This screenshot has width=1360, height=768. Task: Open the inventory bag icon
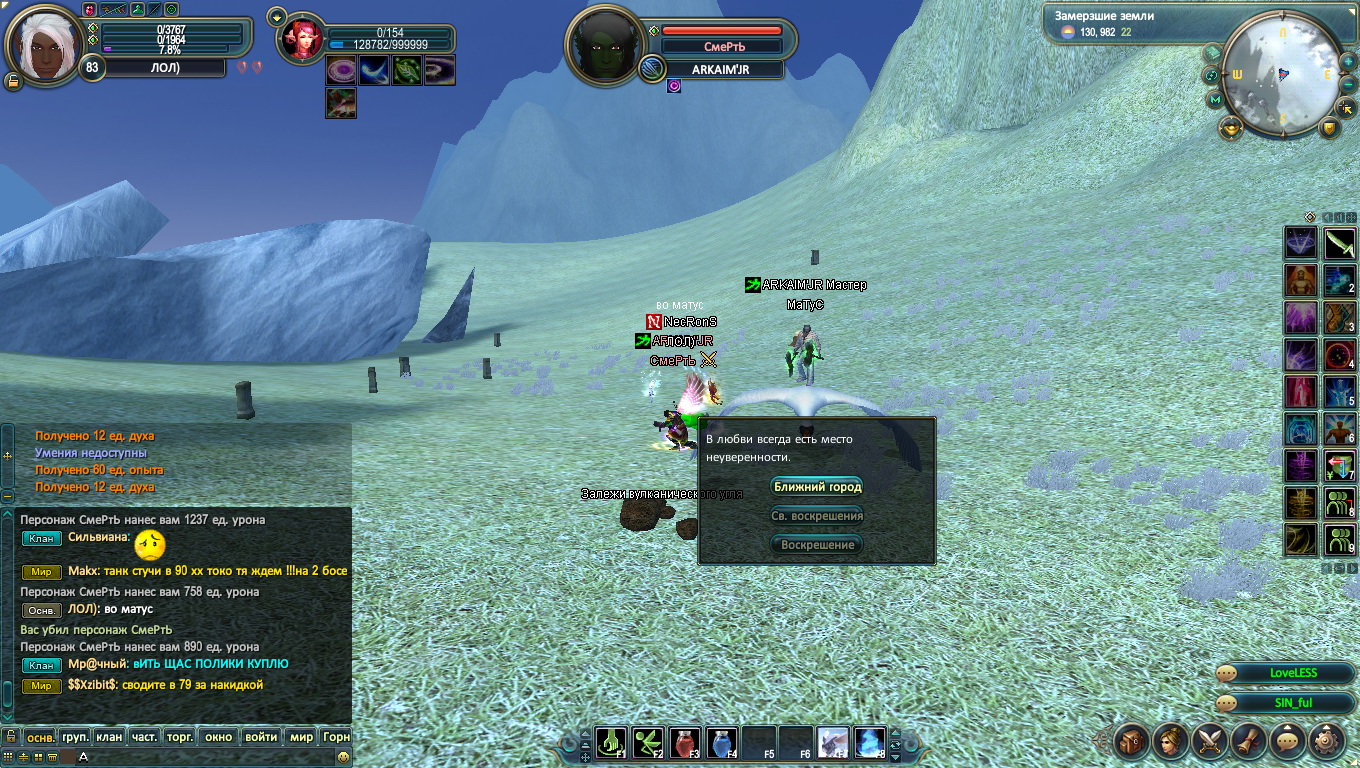(1131, 741)
